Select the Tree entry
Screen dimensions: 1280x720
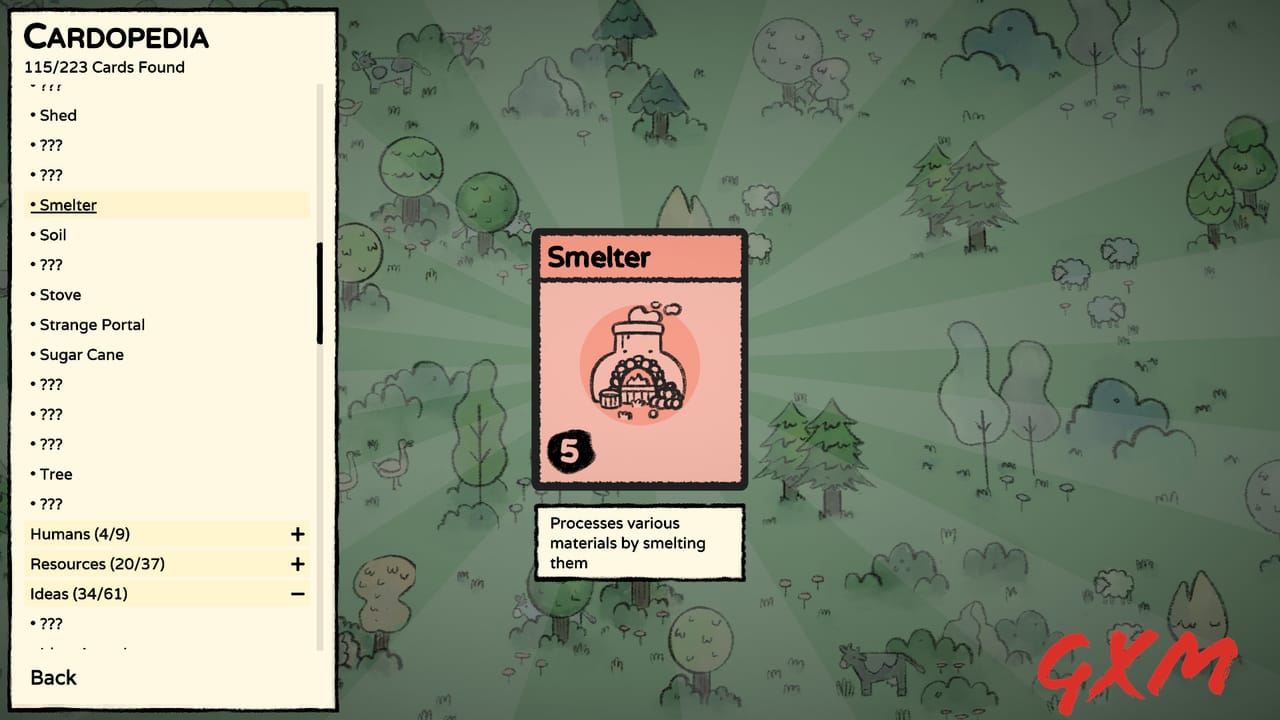point(55,473)
